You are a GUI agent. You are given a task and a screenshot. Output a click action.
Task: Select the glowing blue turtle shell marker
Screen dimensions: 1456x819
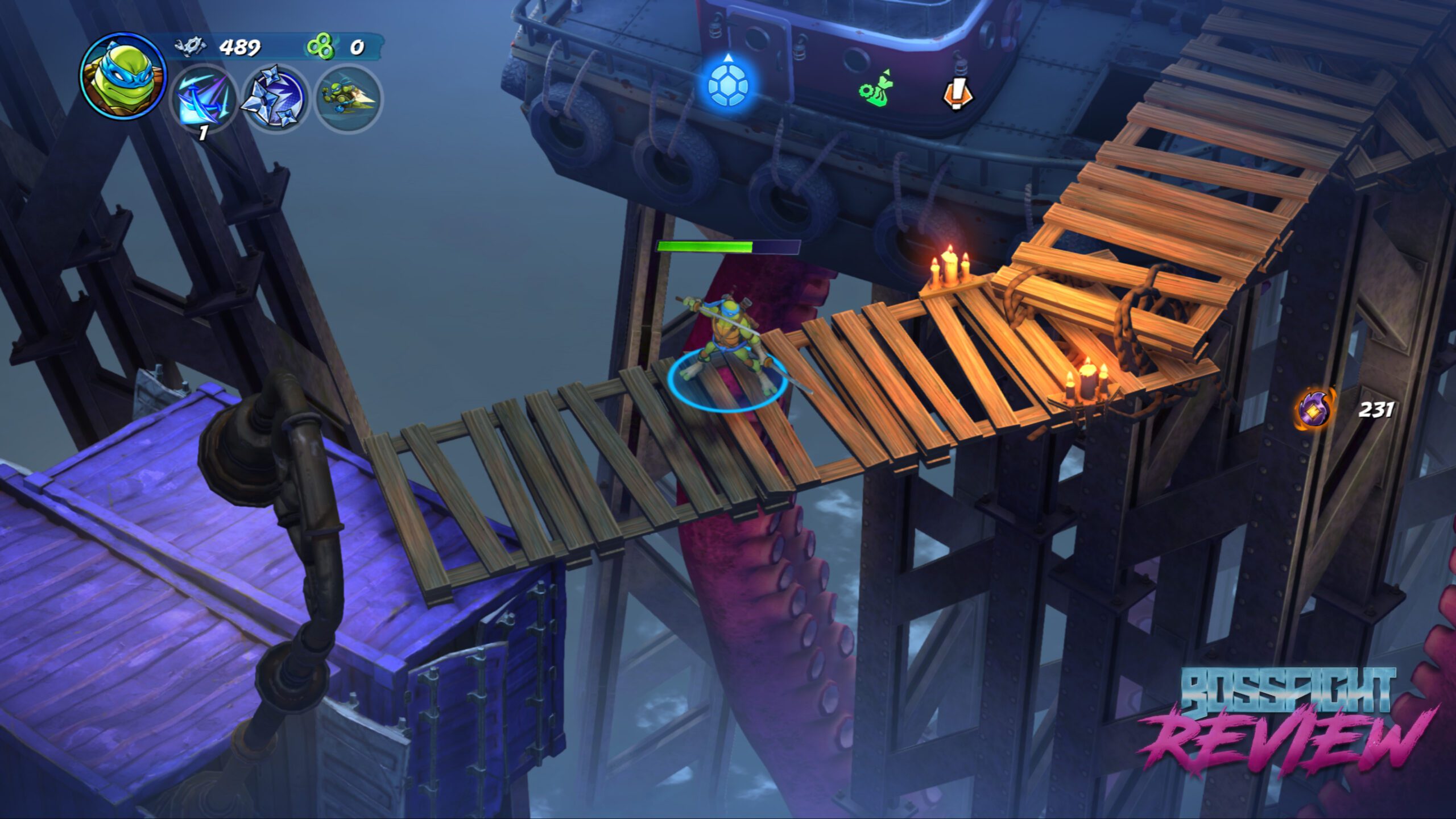[x=729, y=85]
